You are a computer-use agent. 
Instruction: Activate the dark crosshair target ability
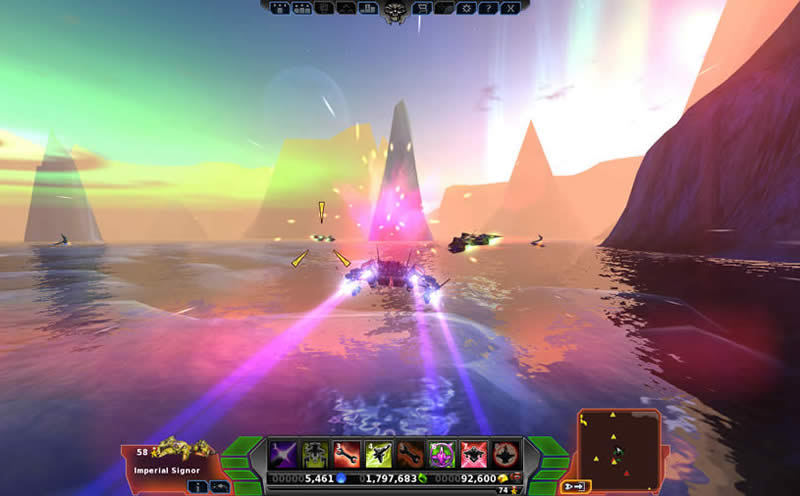pyautogui.click(x=507, y=454)
